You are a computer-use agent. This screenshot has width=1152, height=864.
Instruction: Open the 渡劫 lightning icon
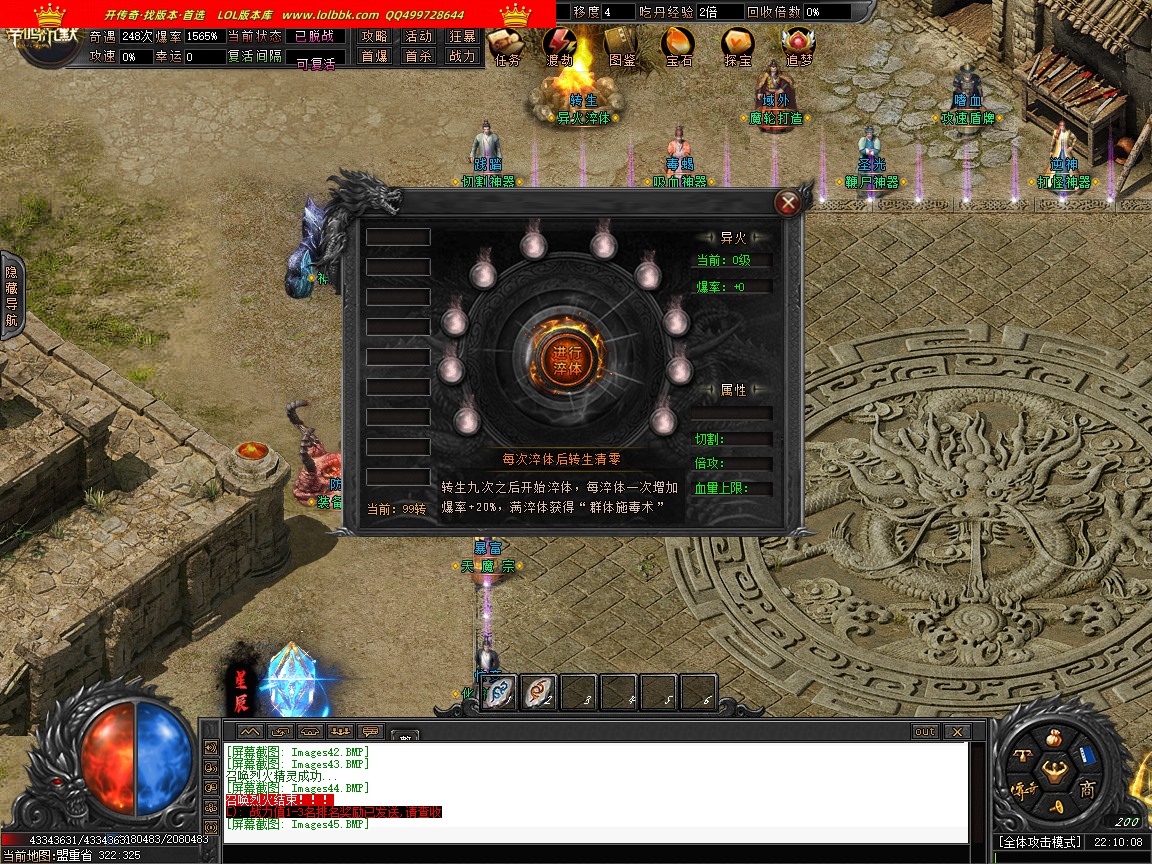[x=560, y=45]
